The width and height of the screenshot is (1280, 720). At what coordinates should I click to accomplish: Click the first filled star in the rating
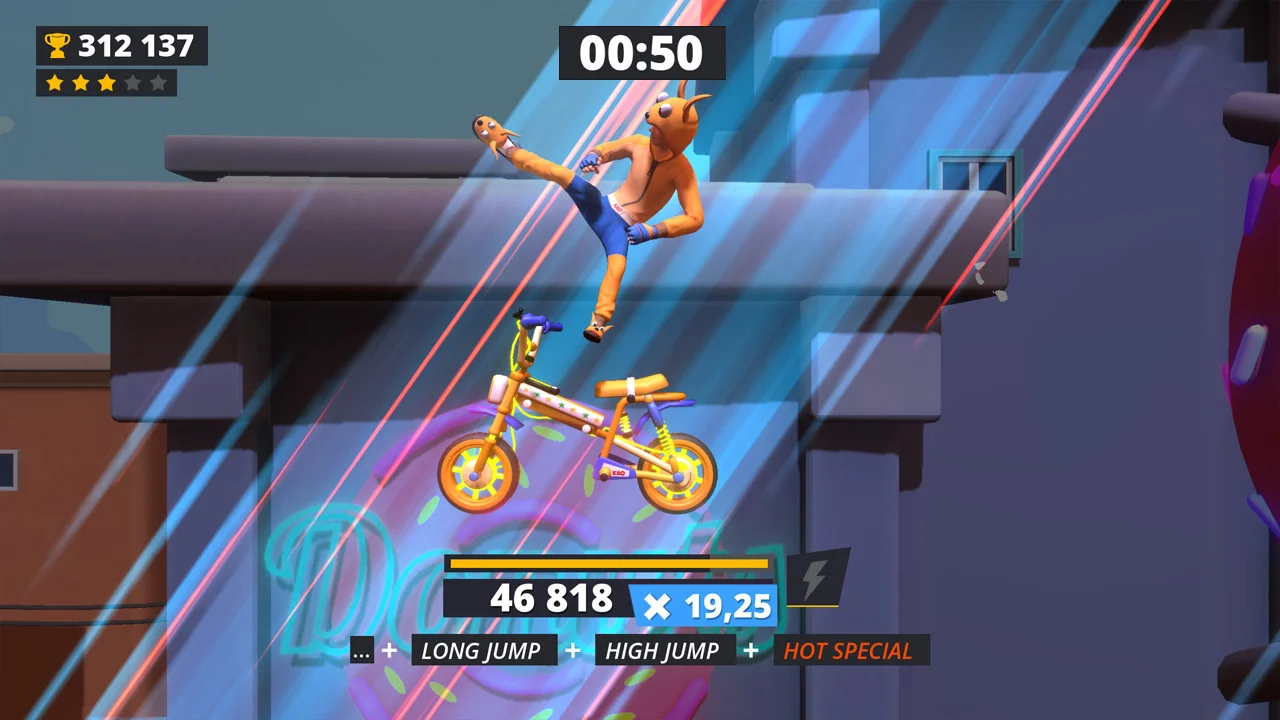pos(56,83)
